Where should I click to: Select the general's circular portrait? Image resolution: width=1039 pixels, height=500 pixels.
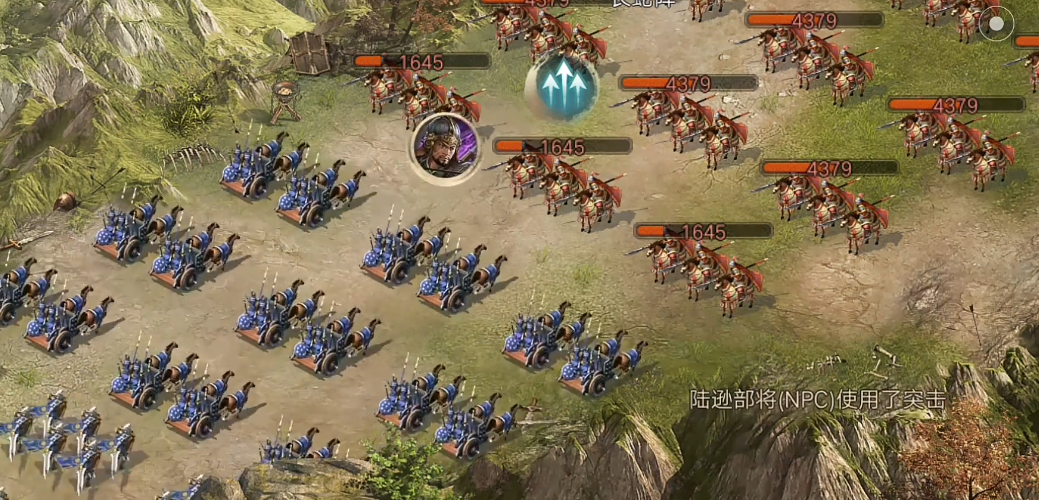445,148
